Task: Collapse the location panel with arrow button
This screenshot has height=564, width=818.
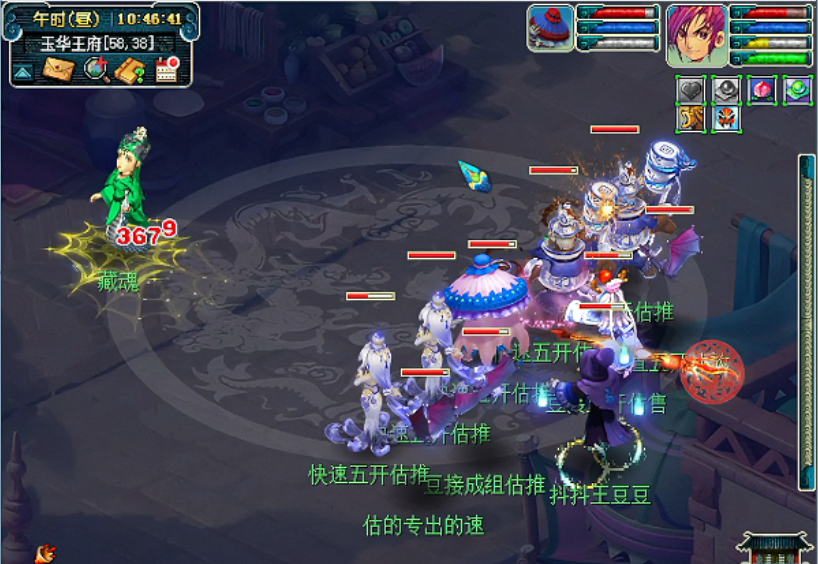Action: [x=23, y=72]
